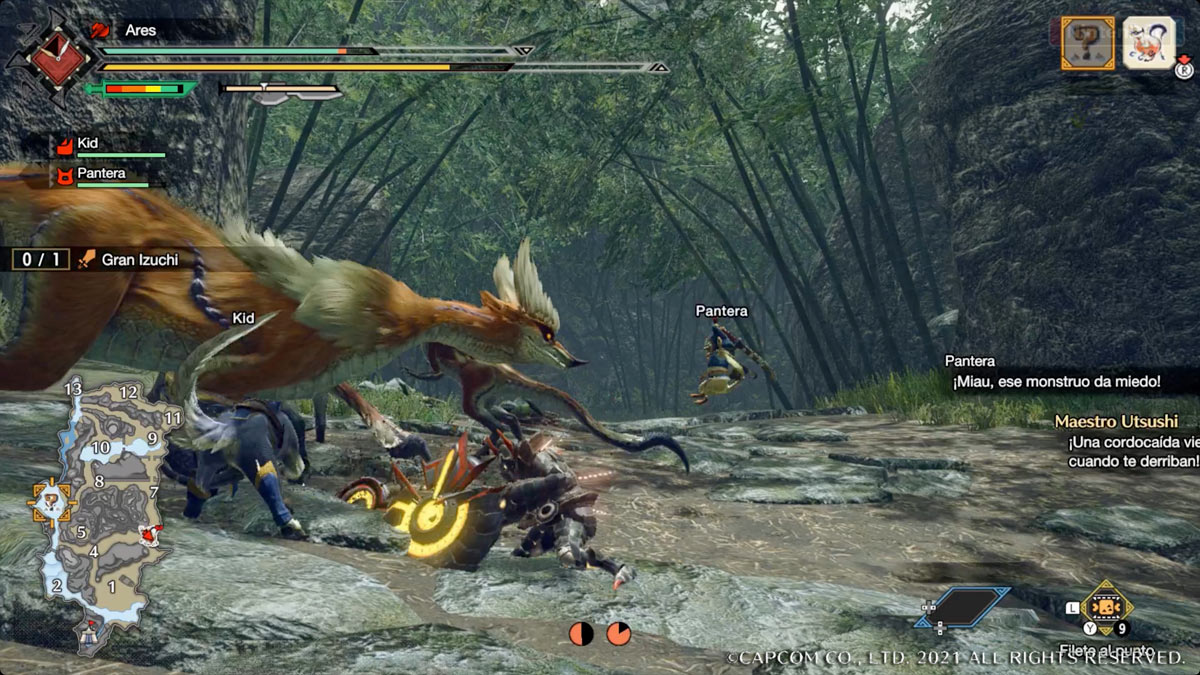
Task: Click the framed hunter marker on the minimap
Action: (50, 503)
